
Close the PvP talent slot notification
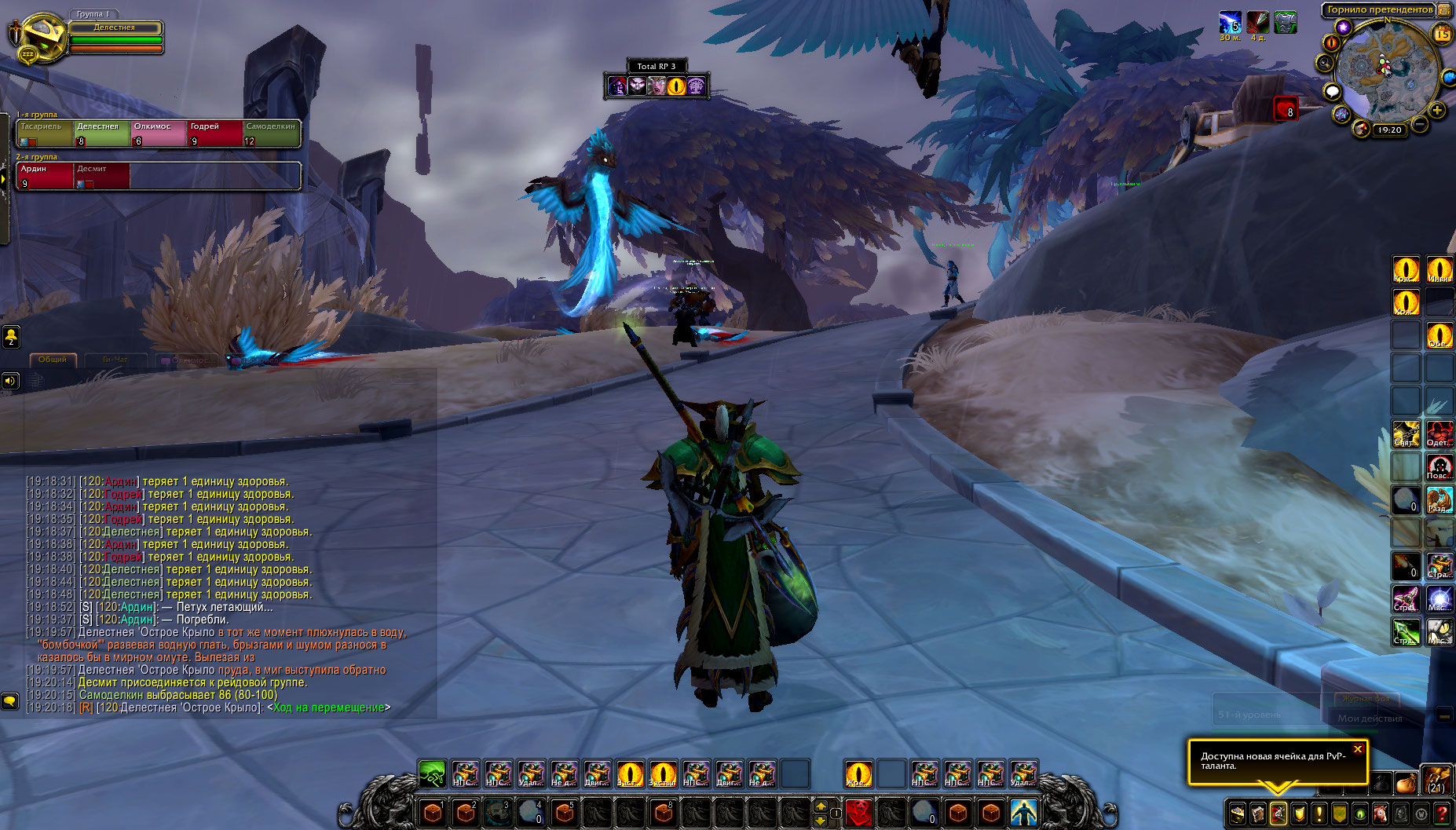coord(1358,749)
